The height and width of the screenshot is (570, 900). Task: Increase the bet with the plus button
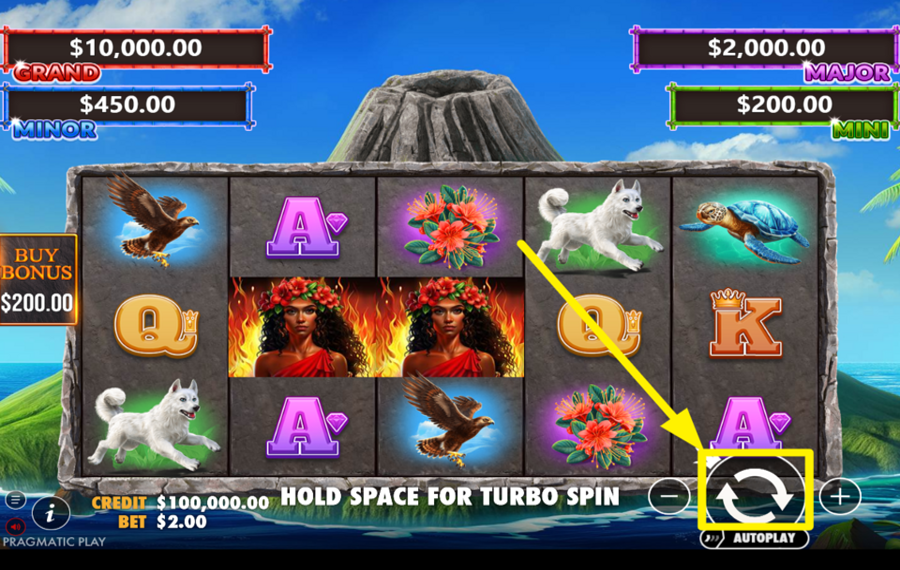(840, 495)
